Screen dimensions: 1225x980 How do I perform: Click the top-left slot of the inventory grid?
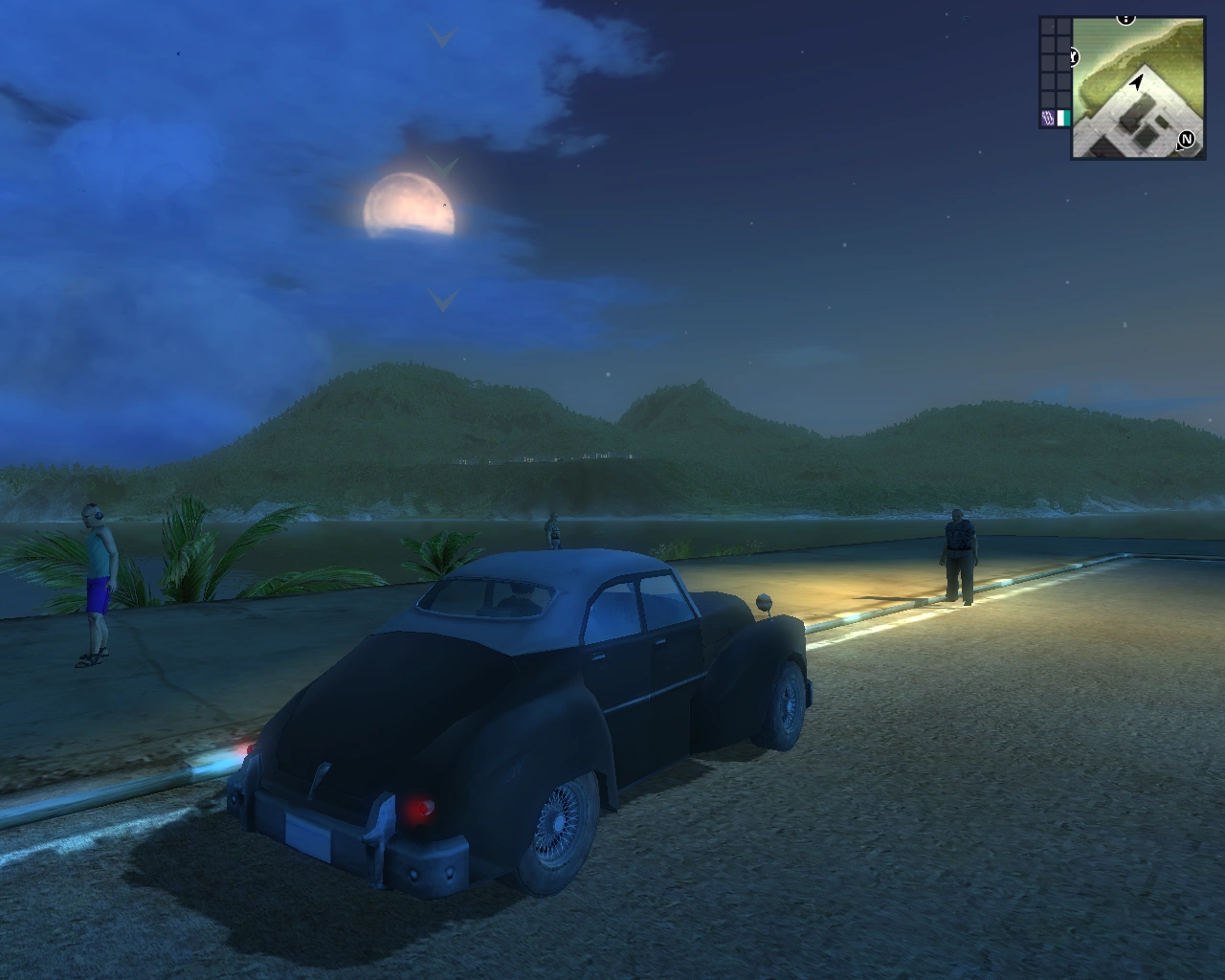click(1047, 25)
